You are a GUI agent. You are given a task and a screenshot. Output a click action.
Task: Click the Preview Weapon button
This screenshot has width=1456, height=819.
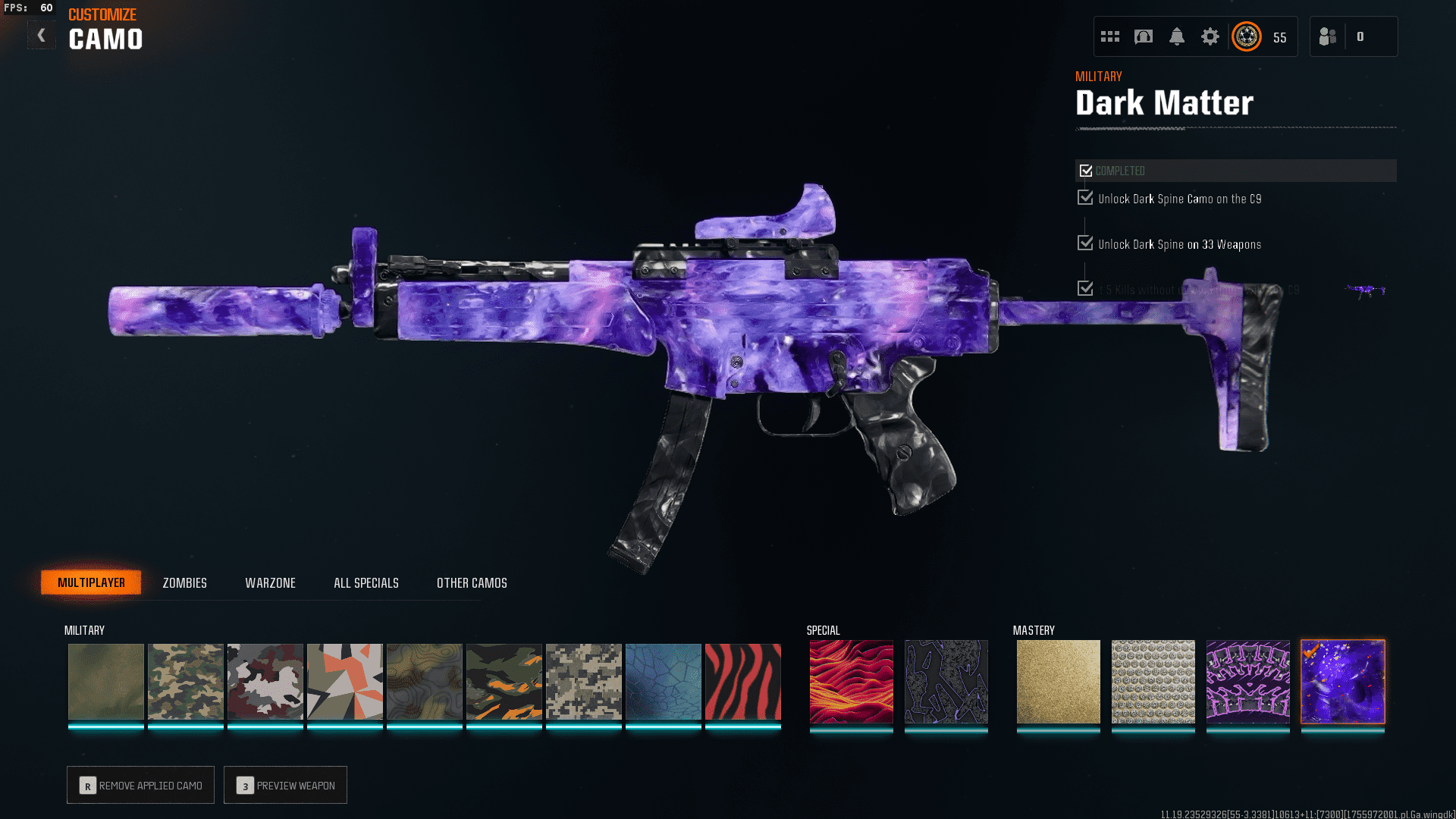[x=285, y=785]
